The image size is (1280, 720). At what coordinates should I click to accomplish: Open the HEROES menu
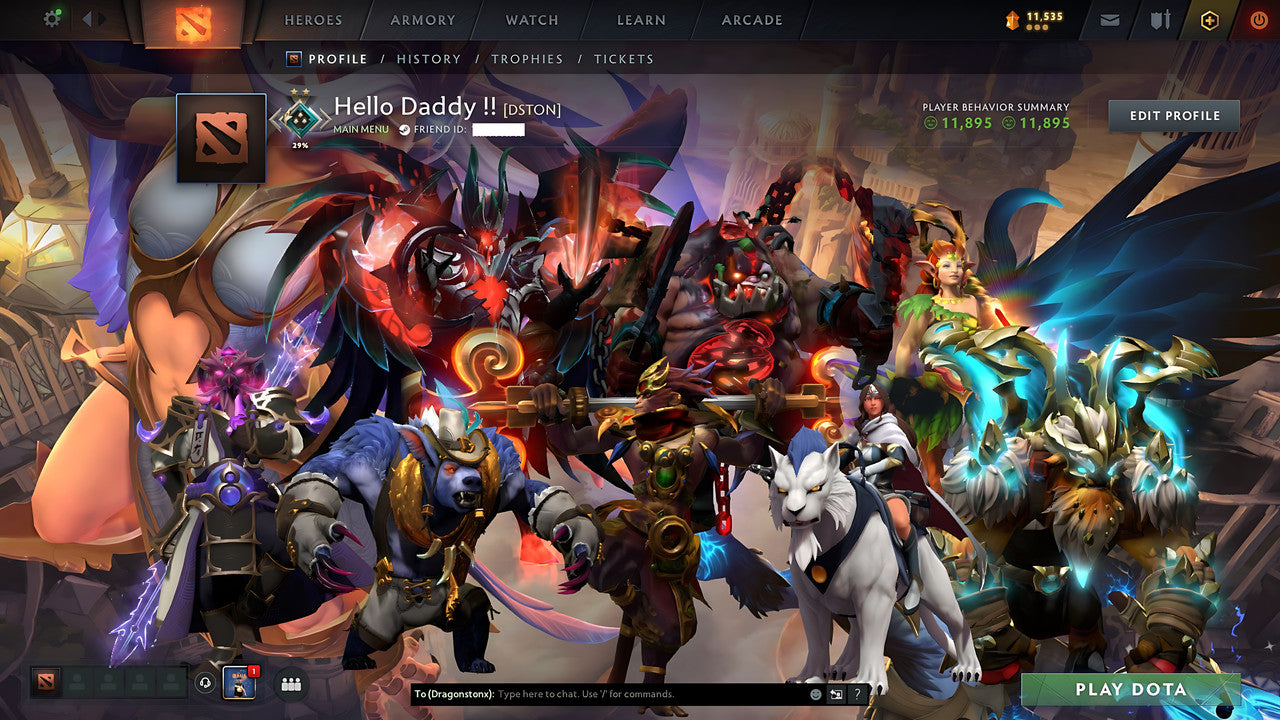[x=313, y=19]
